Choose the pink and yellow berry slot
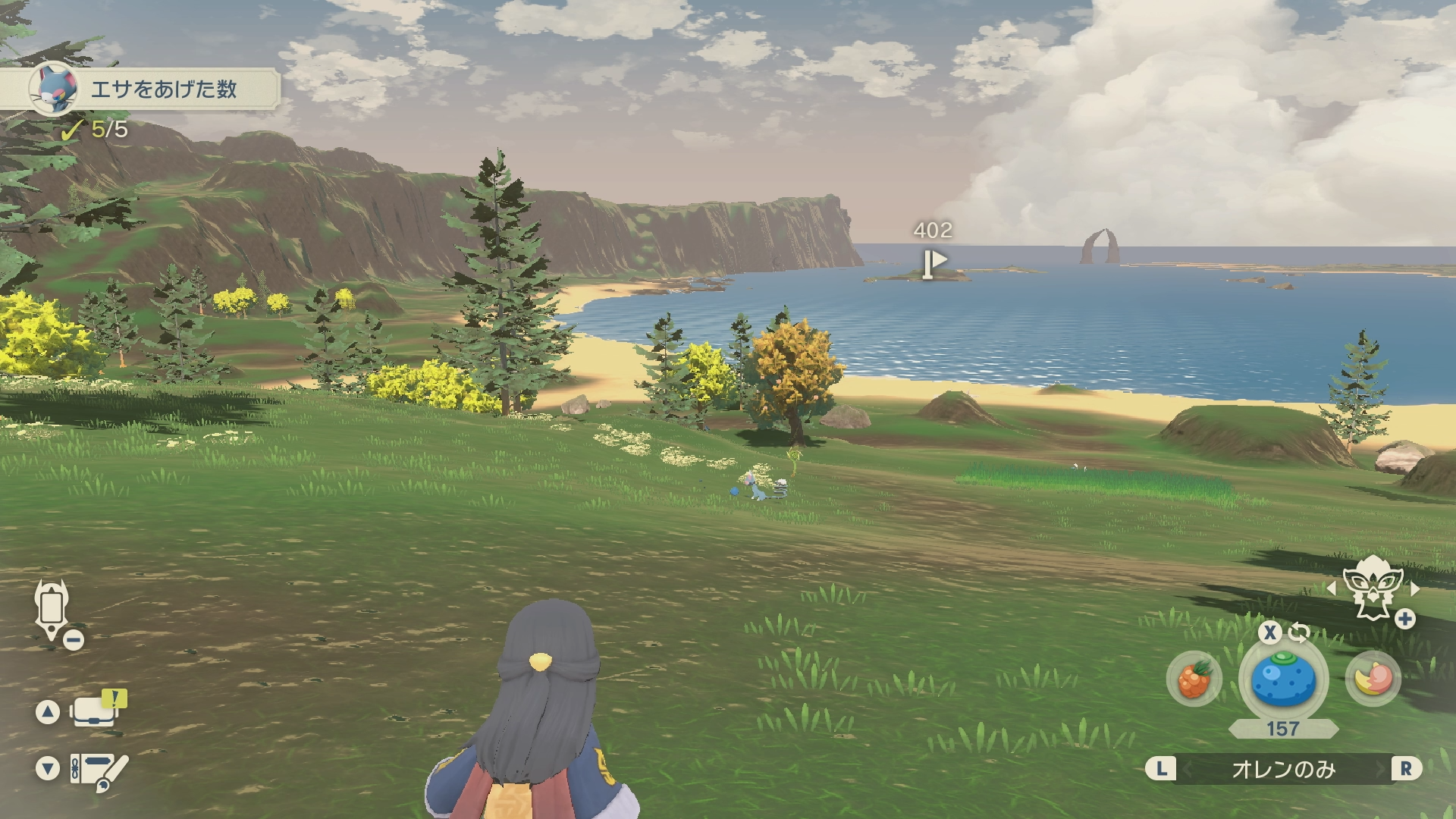The height and width of the screenshot is (819, 1456). pos(1373,679)
